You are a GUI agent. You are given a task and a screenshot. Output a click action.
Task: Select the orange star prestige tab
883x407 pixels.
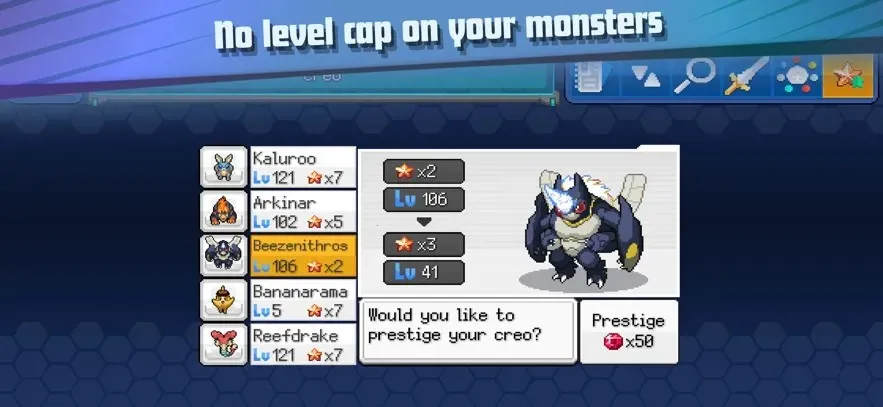point(848,77)
